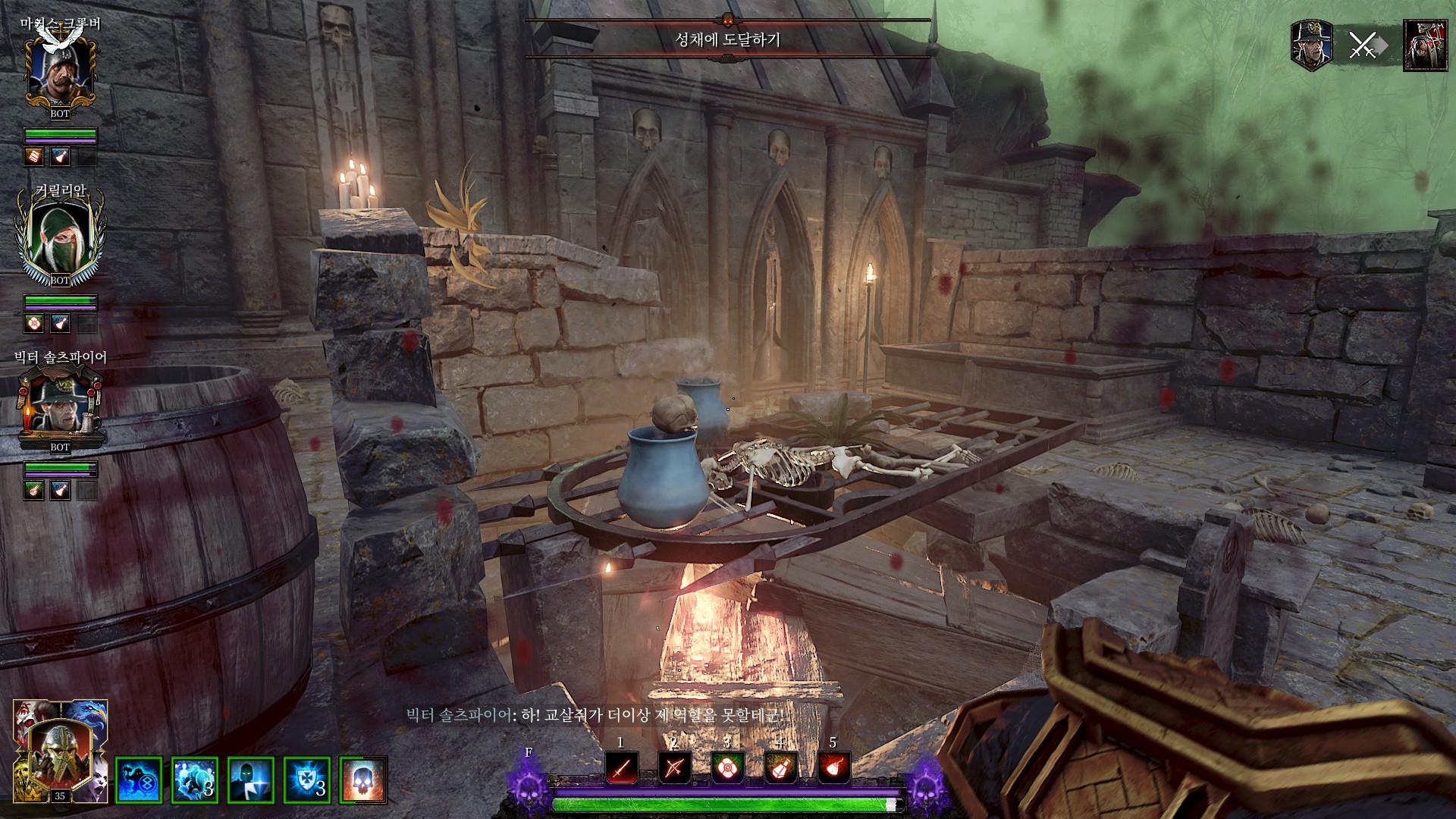Click the charging warrior buff icon
This screenshot has width=1456, height=819.
click(x=195, y=780)
